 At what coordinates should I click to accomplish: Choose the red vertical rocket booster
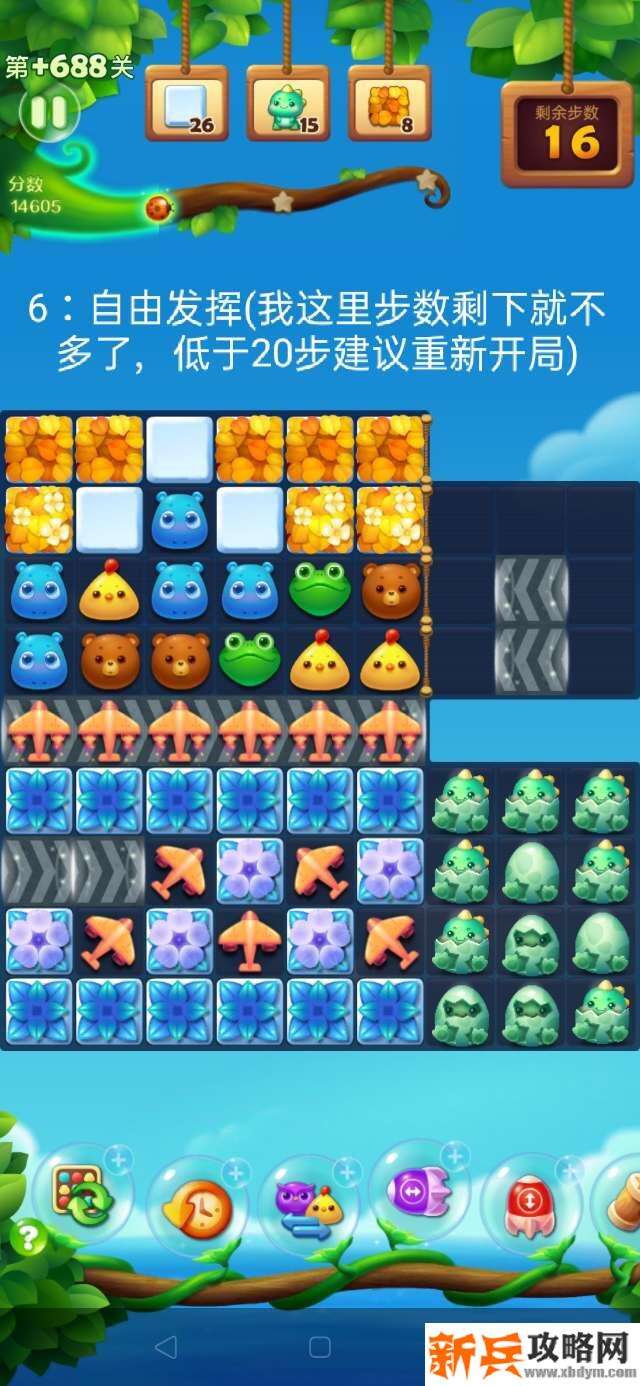click(531, 1204)
